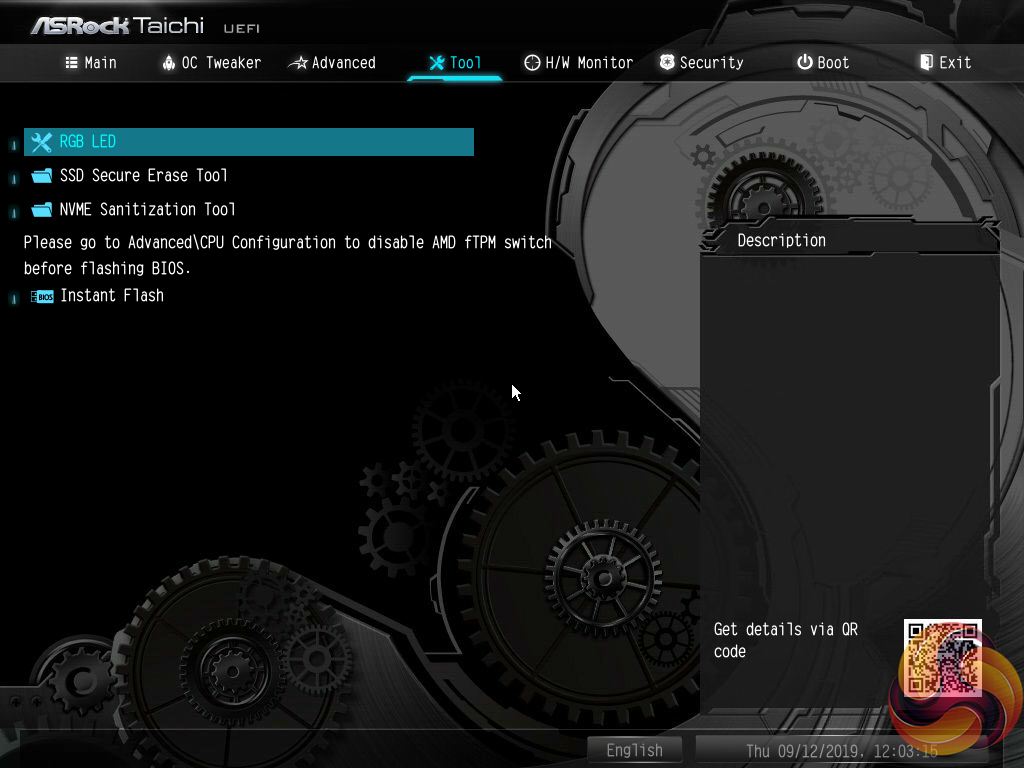Open the NVME Sanitization Tool
Viewport: 1024px width, 768px height.
[147, 210]
